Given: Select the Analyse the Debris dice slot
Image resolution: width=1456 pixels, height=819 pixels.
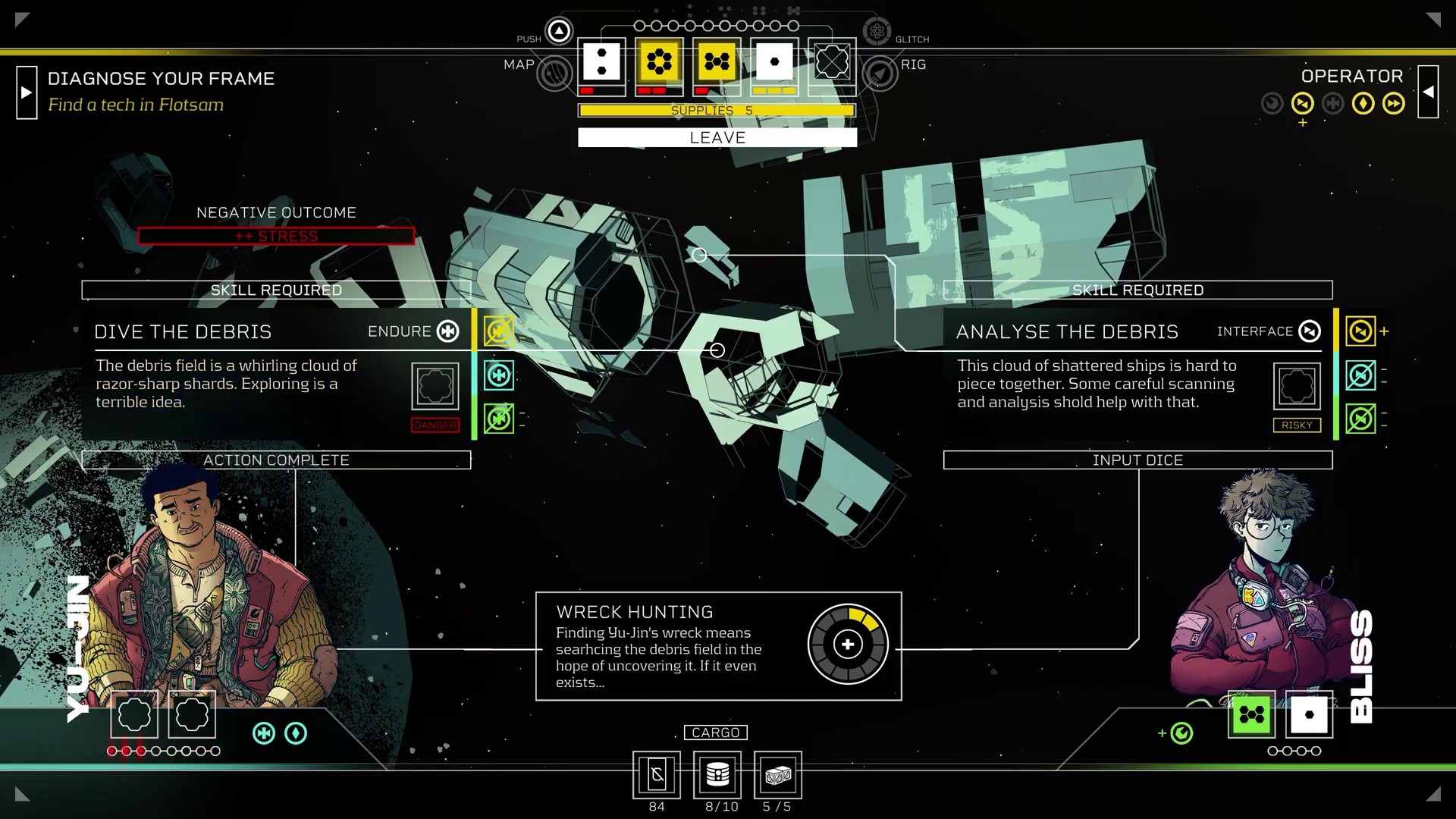Looking at the screenshot, I should [x=1297, y=386].
